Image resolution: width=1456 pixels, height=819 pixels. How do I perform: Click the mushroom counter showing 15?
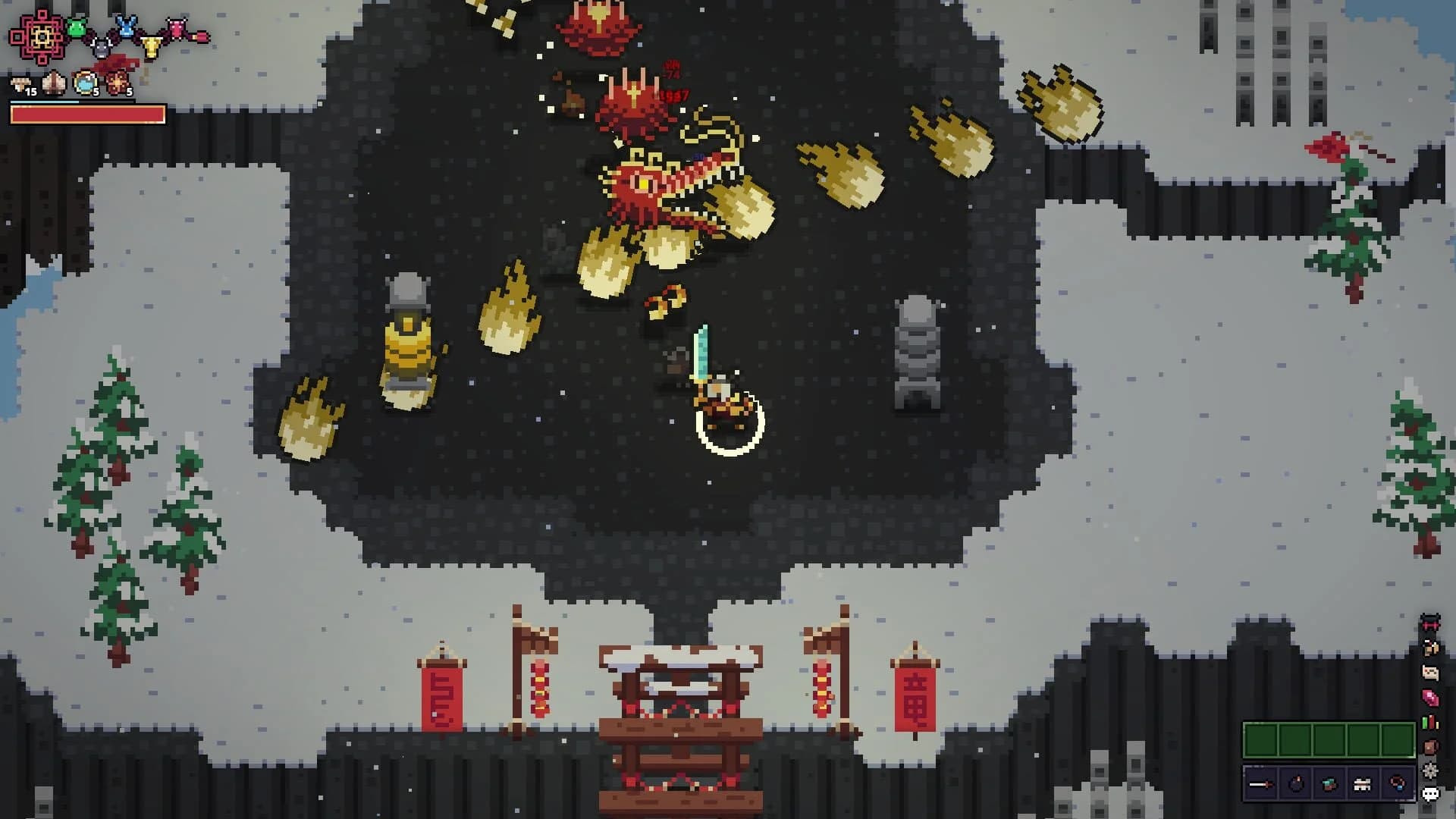tap(21, 83)
